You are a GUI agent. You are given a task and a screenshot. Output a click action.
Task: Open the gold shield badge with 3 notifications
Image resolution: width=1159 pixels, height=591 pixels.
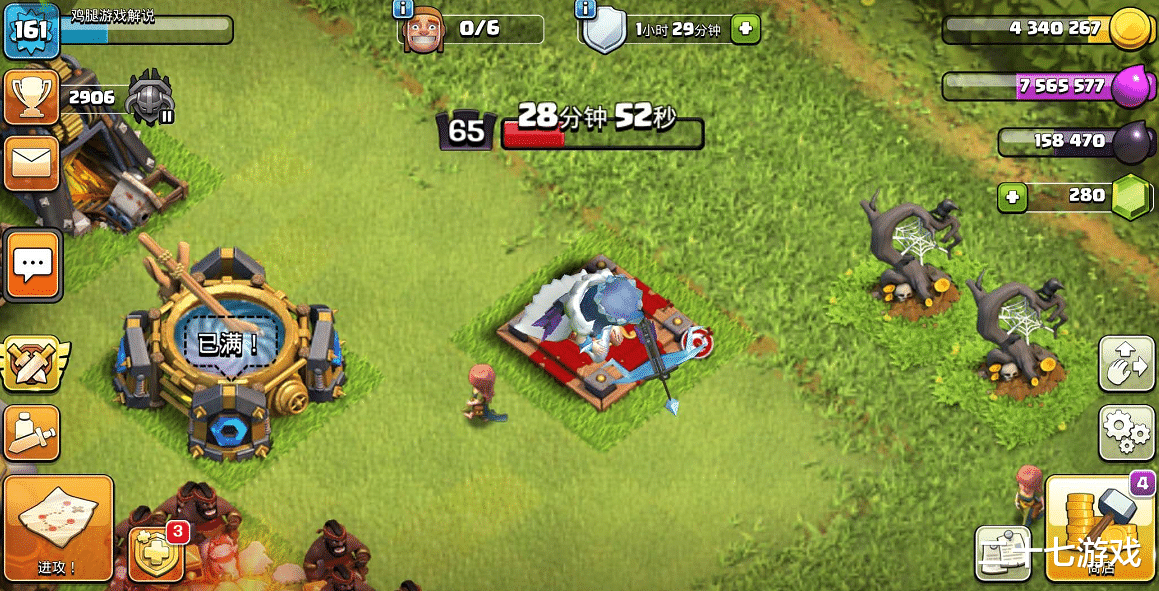pos(156,553)
